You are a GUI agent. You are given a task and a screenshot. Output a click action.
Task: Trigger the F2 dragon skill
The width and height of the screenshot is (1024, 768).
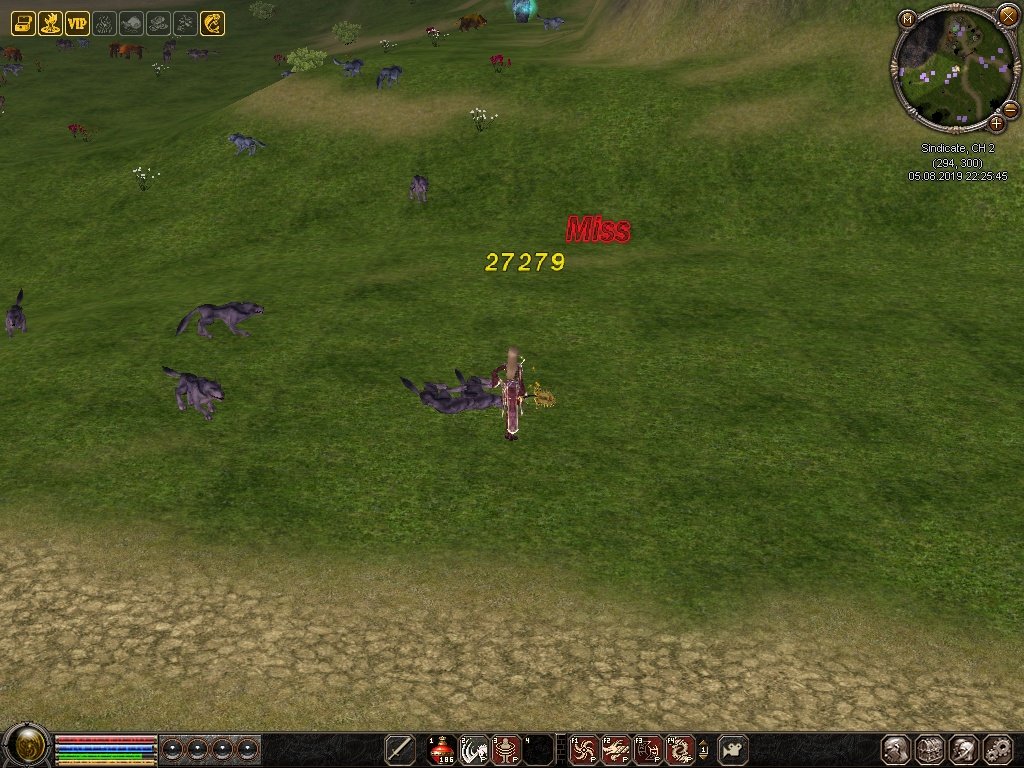pyautogui.click(x=616, y=750)
